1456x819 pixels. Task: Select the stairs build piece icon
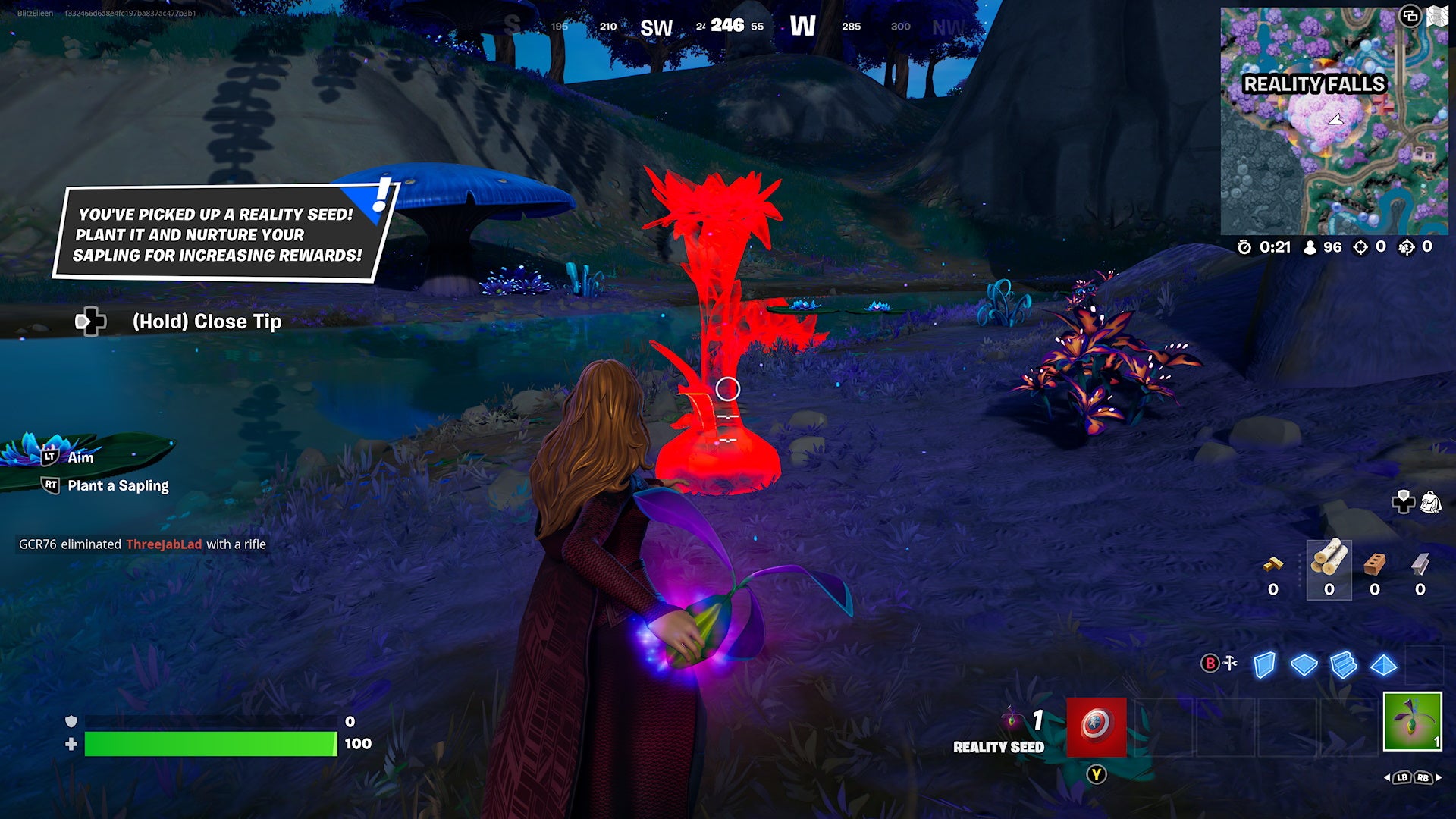click(x=1343, y=663)
